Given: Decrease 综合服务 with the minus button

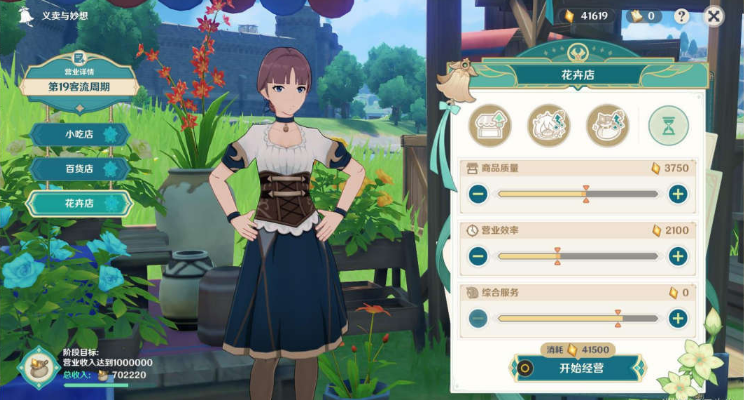Looking at the screenshot, I should click(478, 319).
